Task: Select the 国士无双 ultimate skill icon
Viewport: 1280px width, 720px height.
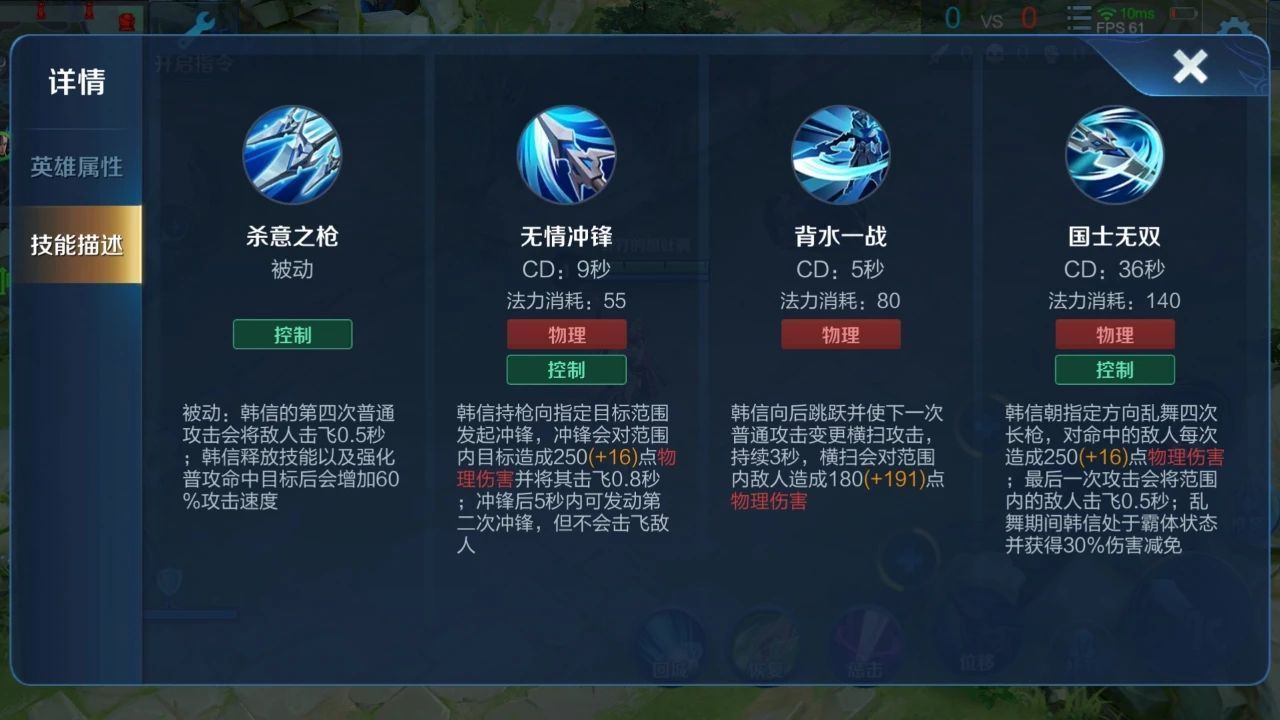Action: (1114, 155)
